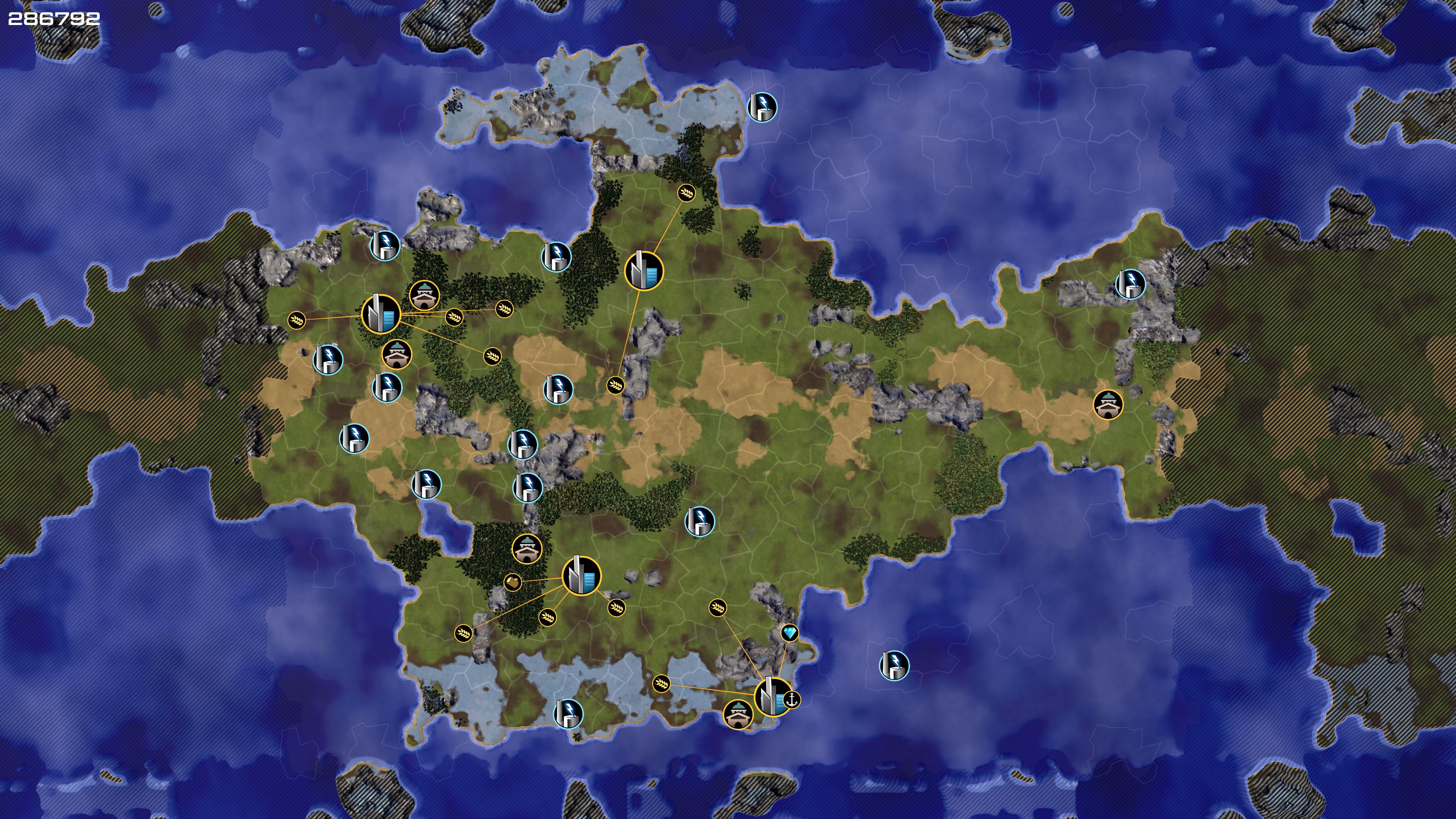Select the blue diamond resource marker

(789, 632)
